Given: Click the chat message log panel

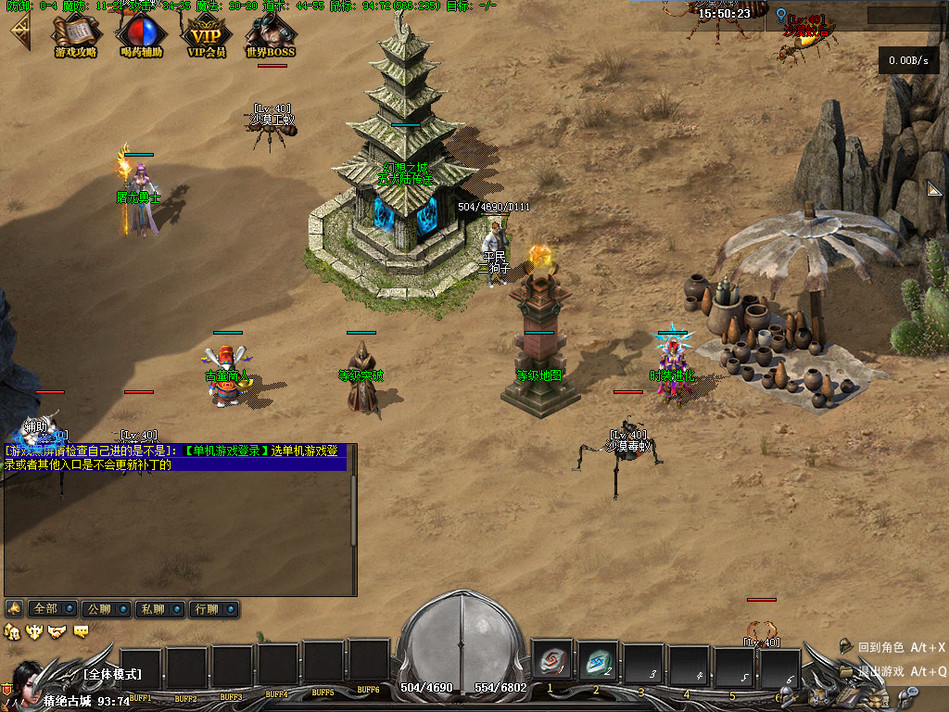Looking at the screenshot, I should tap(178, 532).
